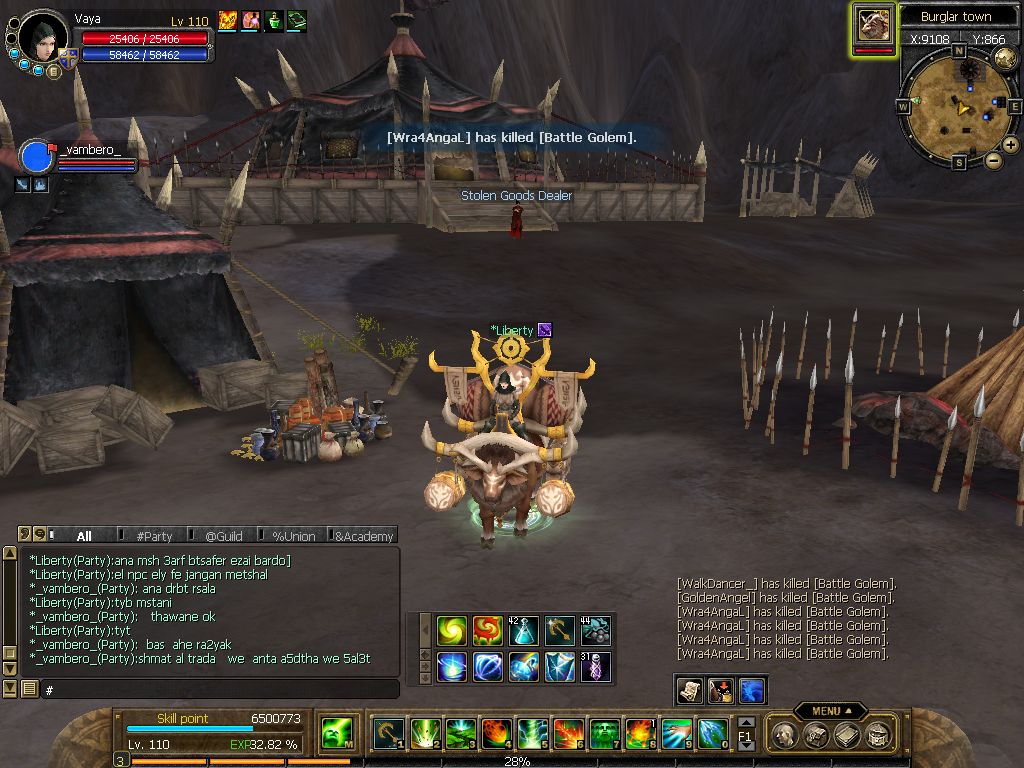Expand the MENU button
The image size is (1024, 768).
[x=830, y=711]
